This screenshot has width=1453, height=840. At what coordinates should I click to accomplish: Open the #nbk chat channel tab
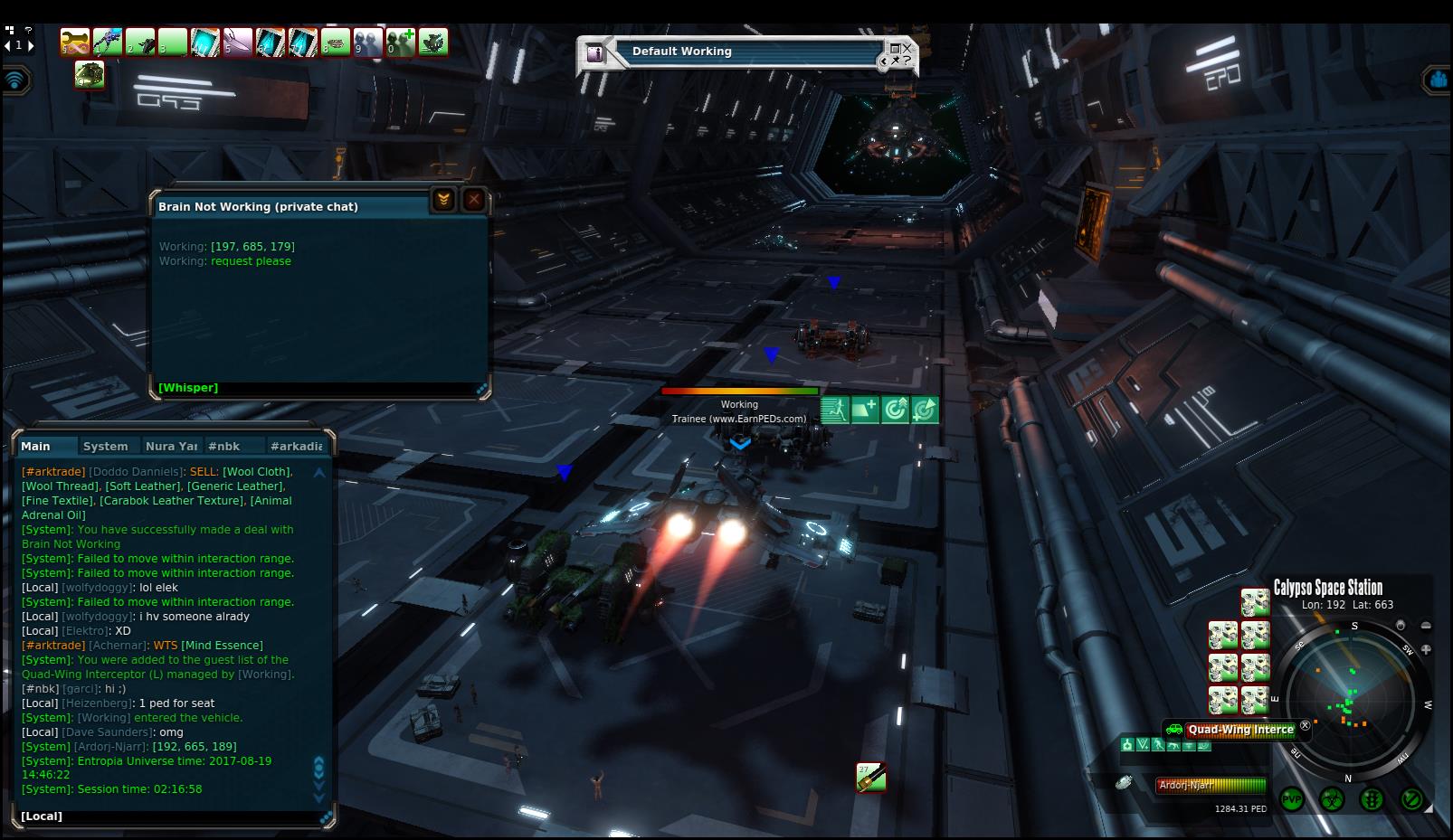click(x=223, y=446)
